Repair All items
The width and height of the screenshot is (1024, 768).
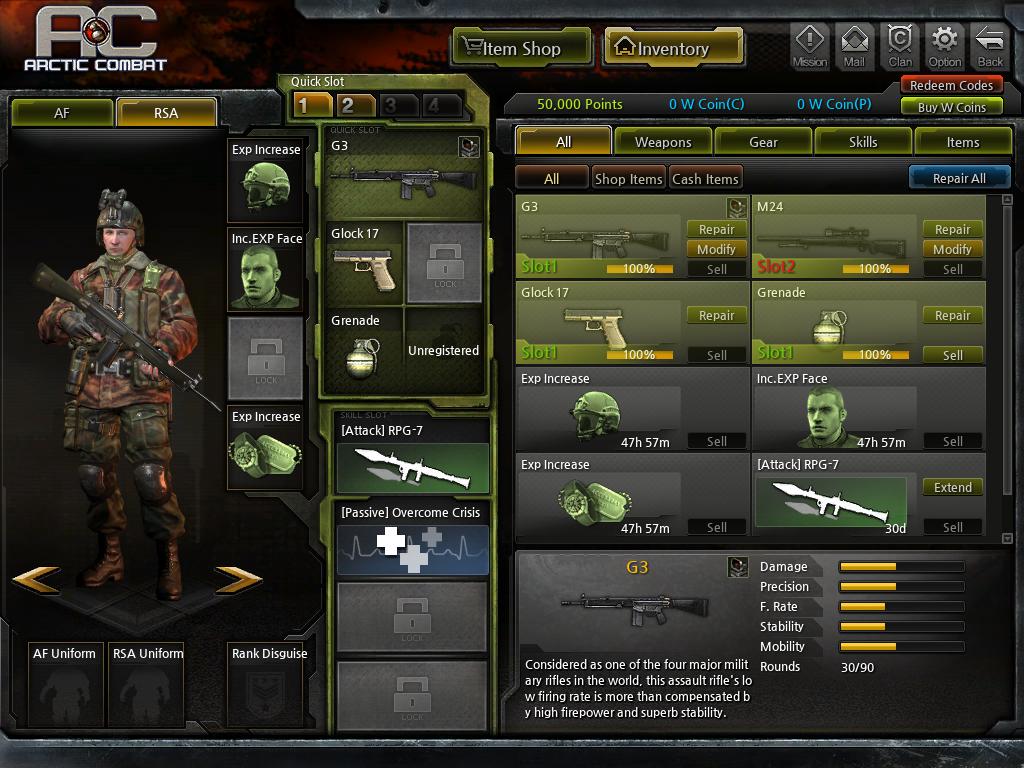[x=958, y=178]
